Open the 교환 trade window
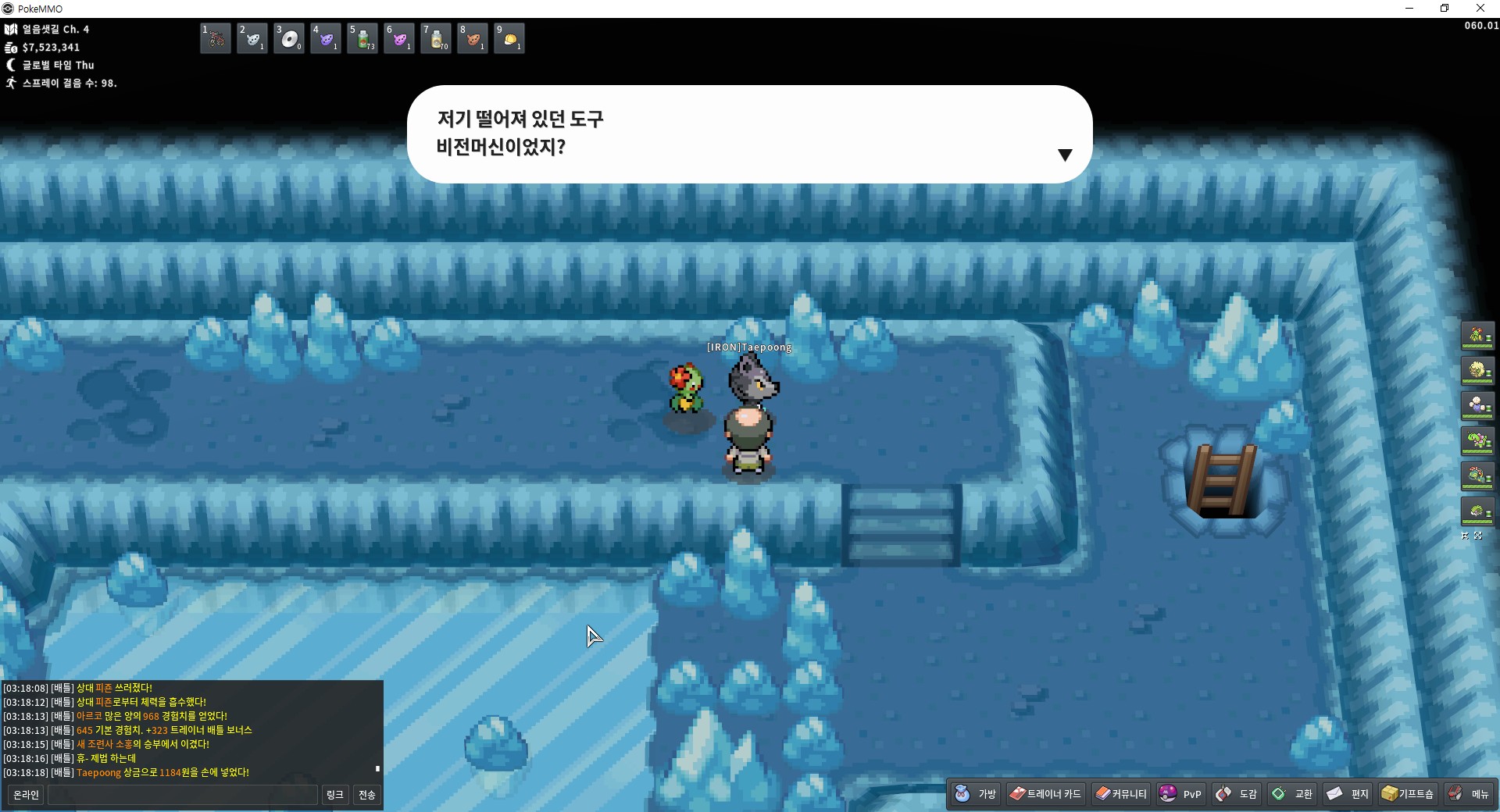 point(1292,794)
